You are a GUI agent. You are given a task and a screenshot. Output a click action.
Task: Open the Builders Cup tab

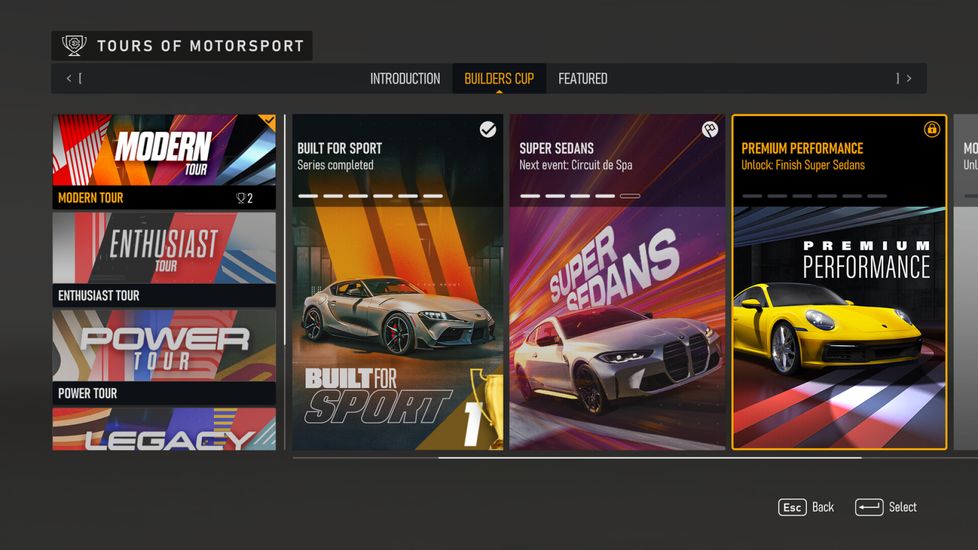498,79
